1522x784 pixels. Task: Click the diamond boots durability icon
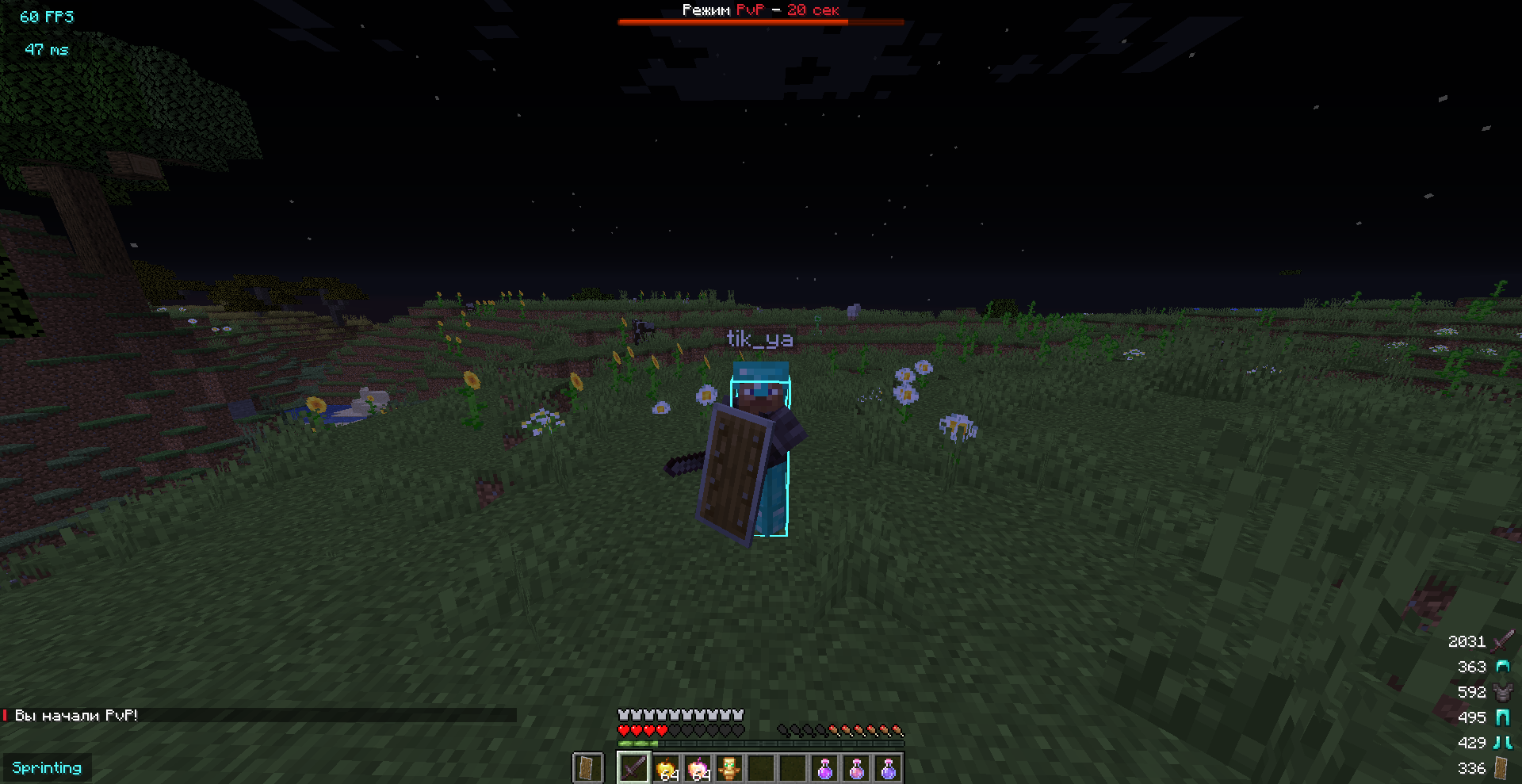coord(1502,743)
